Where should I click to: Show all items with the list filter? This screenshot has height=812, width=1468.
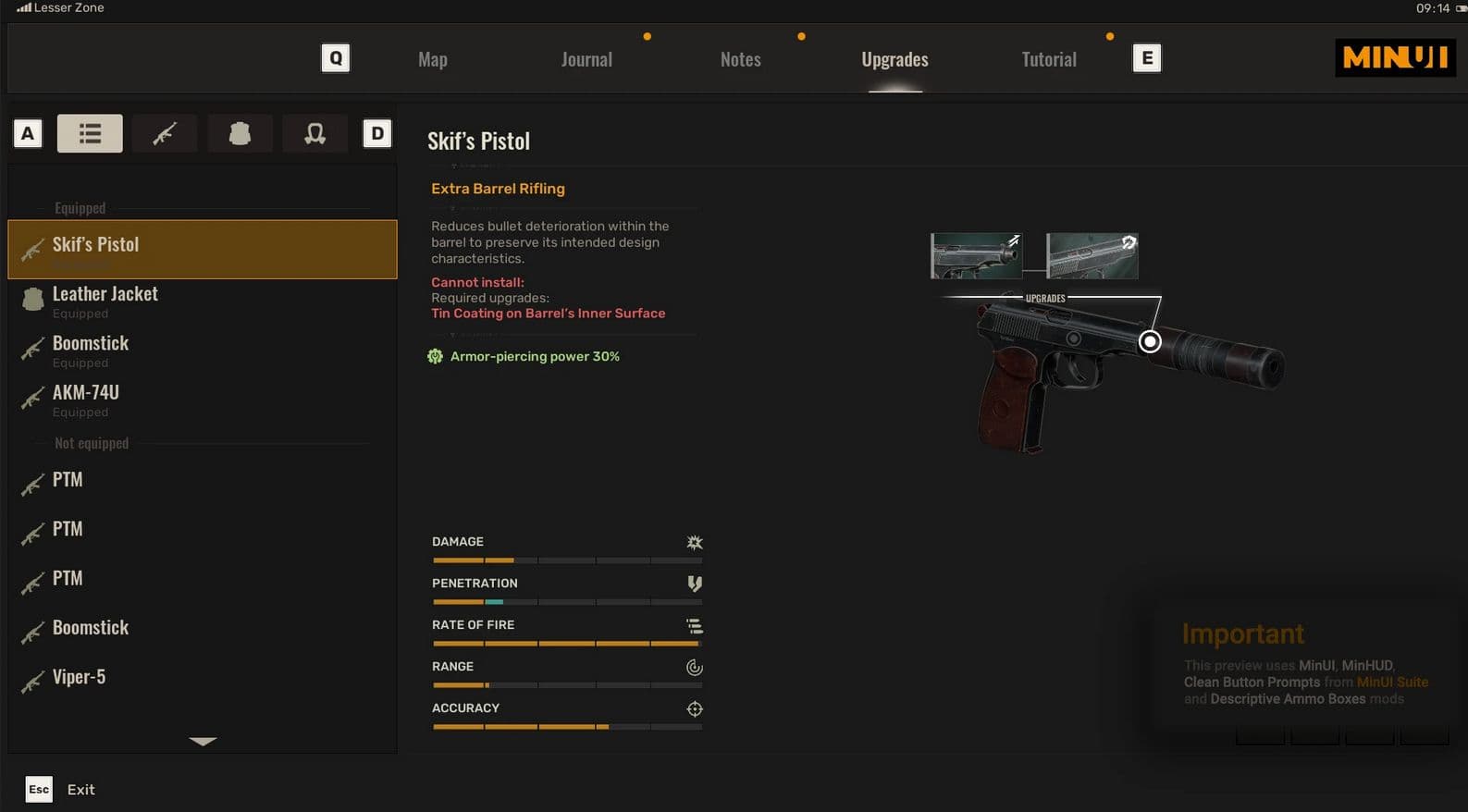(x=90, y=133)
